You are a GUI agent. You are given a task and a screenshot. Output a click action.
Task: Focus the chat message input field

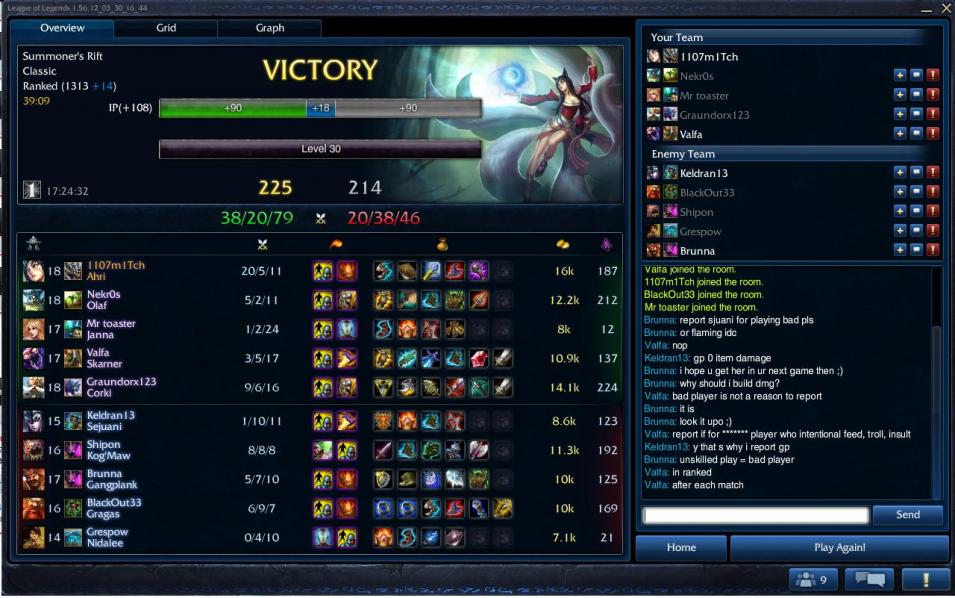pyautogui.click(x=755, y=516)
